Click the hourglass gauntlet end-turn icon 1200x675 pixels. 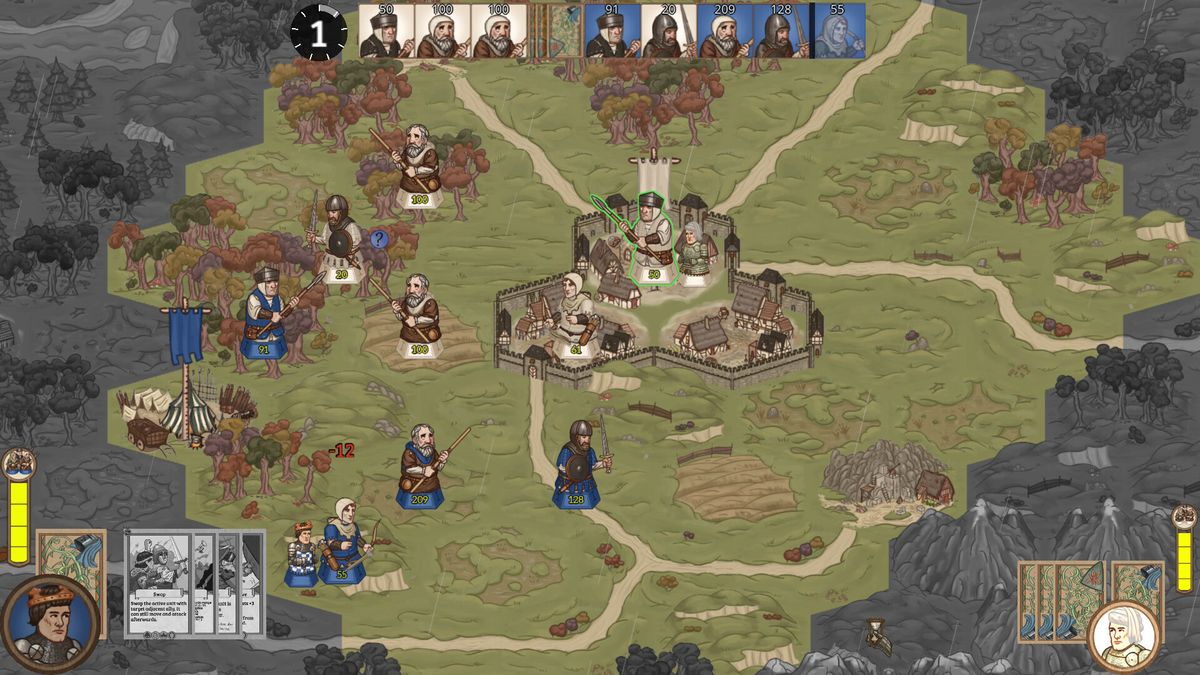[879, 635]
